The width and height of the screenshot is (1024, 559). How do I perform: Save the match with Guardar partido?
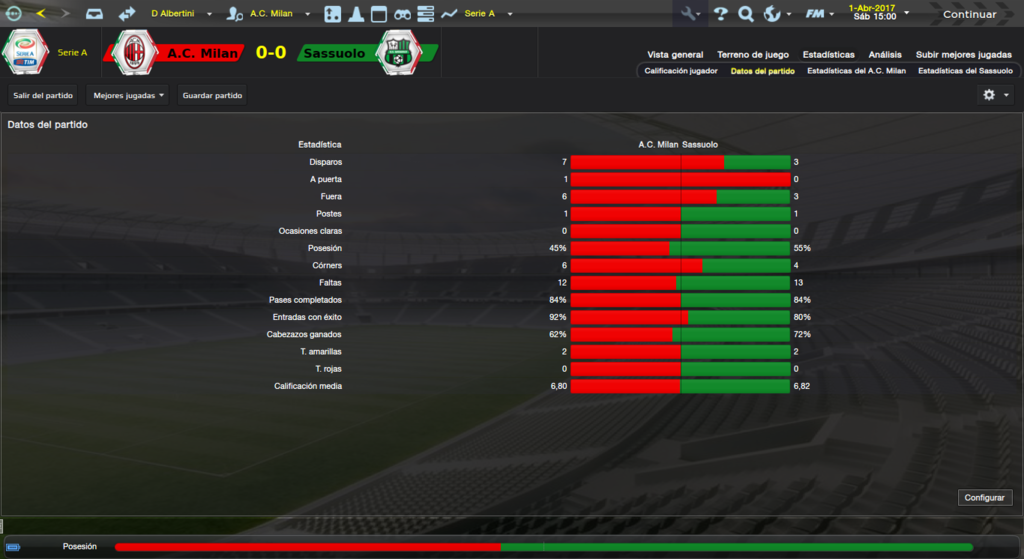212,95
